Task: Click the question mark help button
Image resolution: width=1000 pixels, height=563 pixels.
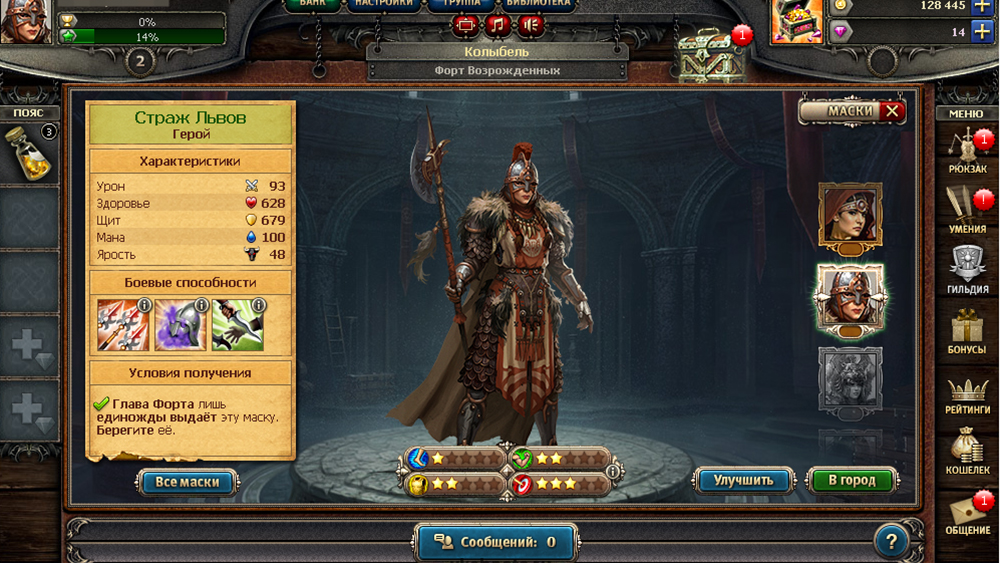Action: (x=890, y=542)
